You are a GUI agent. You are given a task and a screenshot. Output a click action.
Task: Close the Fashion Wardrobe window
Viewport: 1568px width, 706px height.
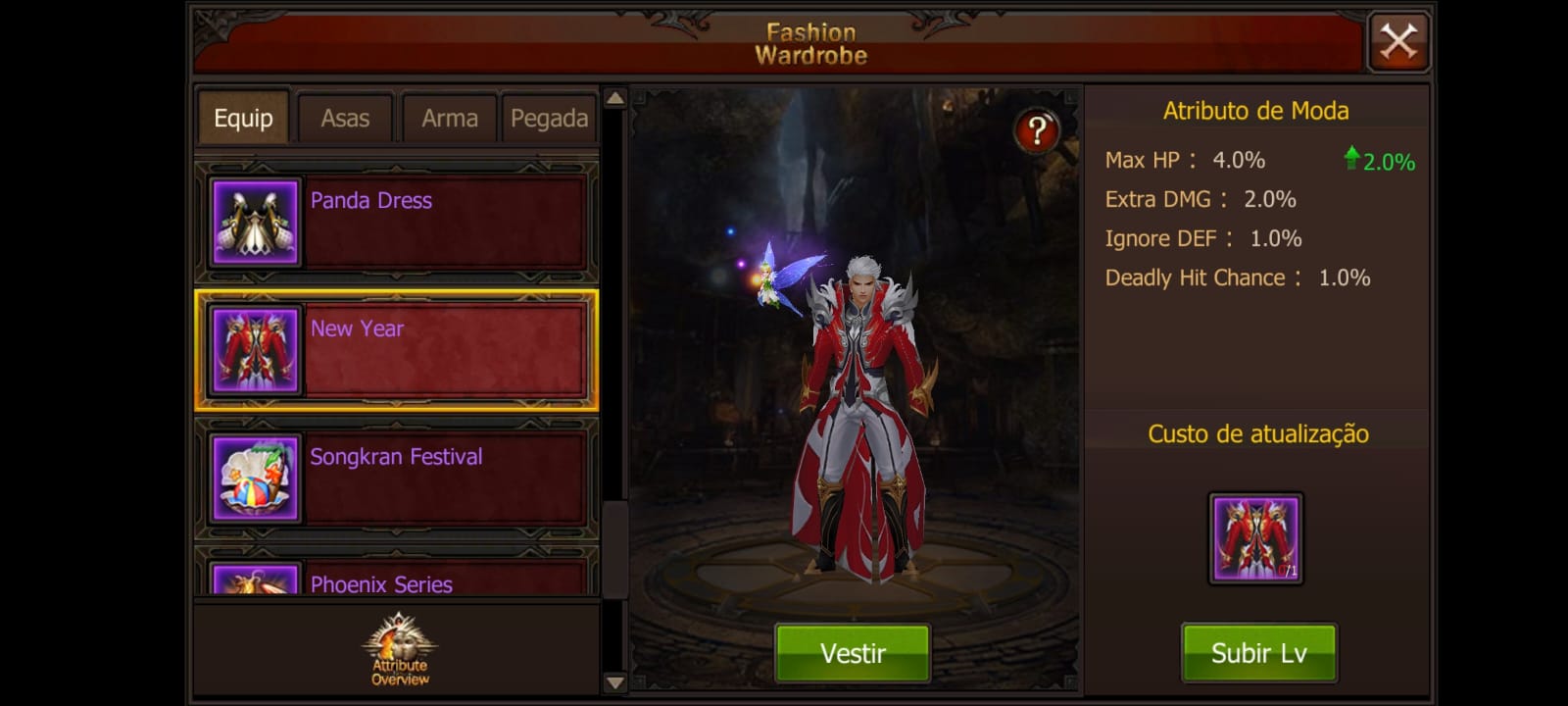pos(1398,42)
